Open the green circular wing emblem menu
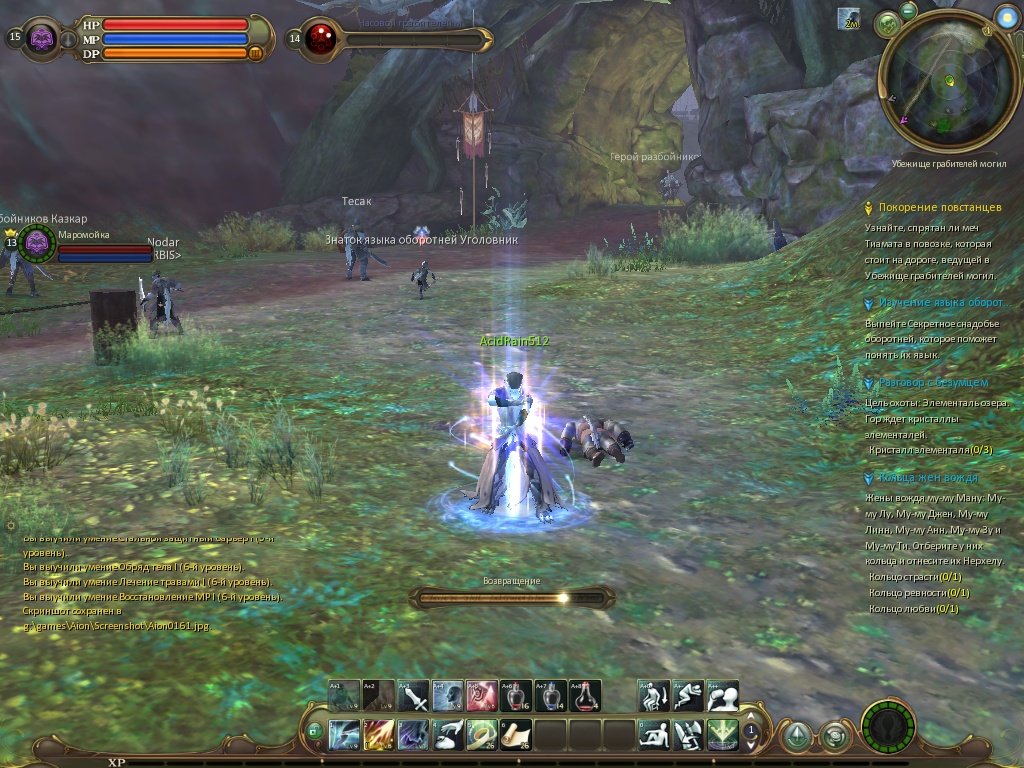This screenshot has height=768, width=1024. [x=888, y=726]
